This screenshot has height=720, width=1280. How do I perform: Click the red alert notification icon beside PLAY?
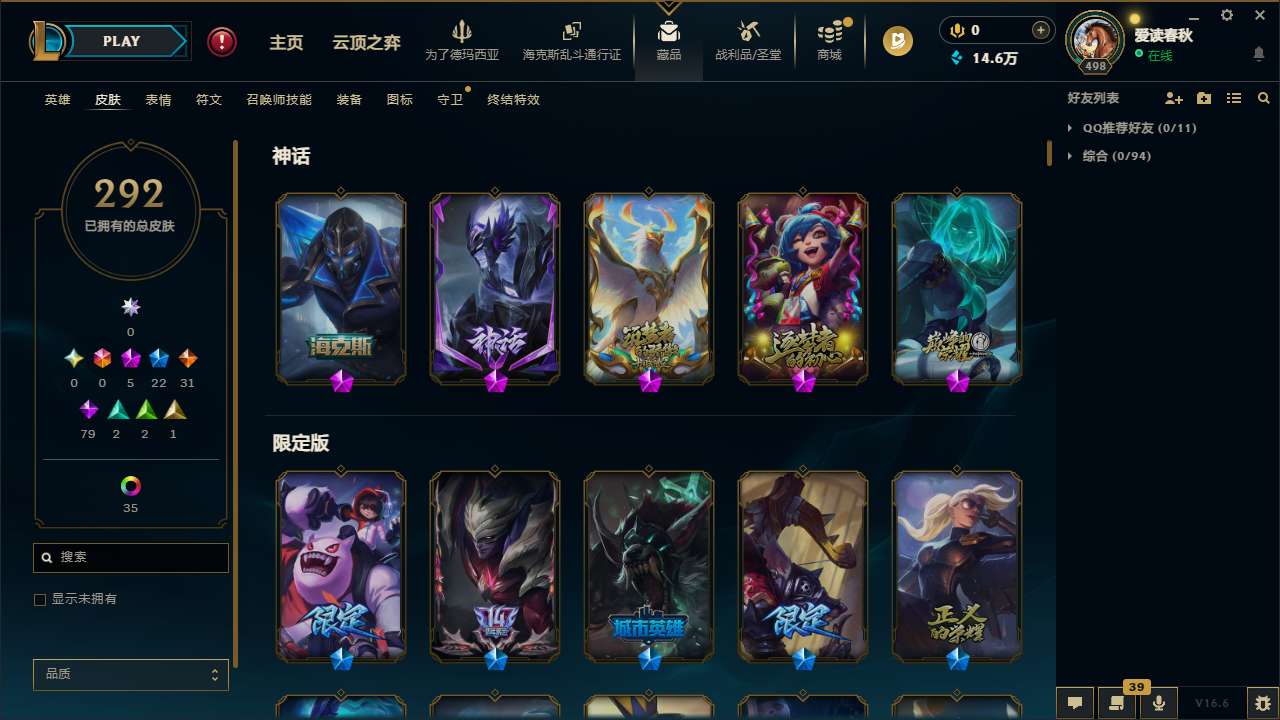[x=221, y=41]
